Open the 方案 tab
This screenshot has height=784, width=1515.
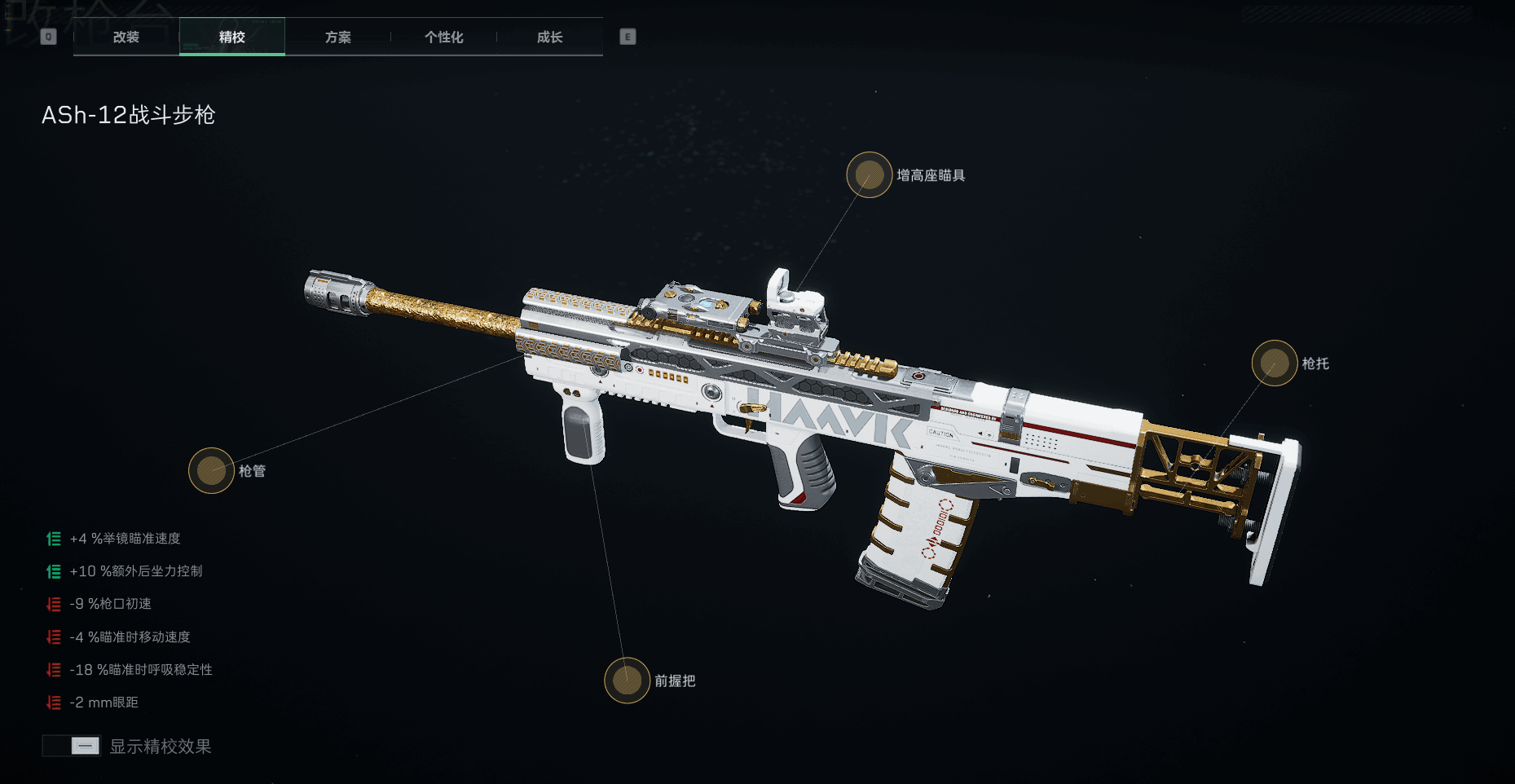click(x=338, y=37)
